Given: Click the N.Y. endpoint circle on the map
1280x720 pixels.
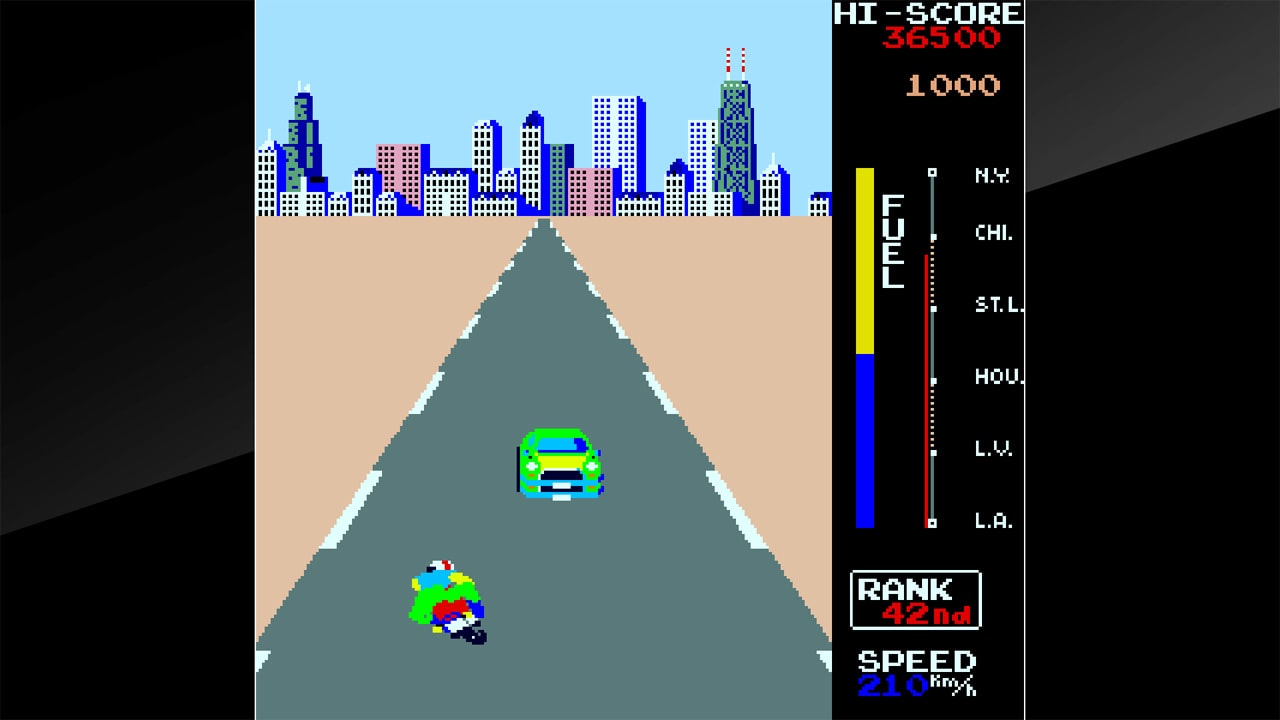Looking at the screenshot, I should tap(933, 173).
